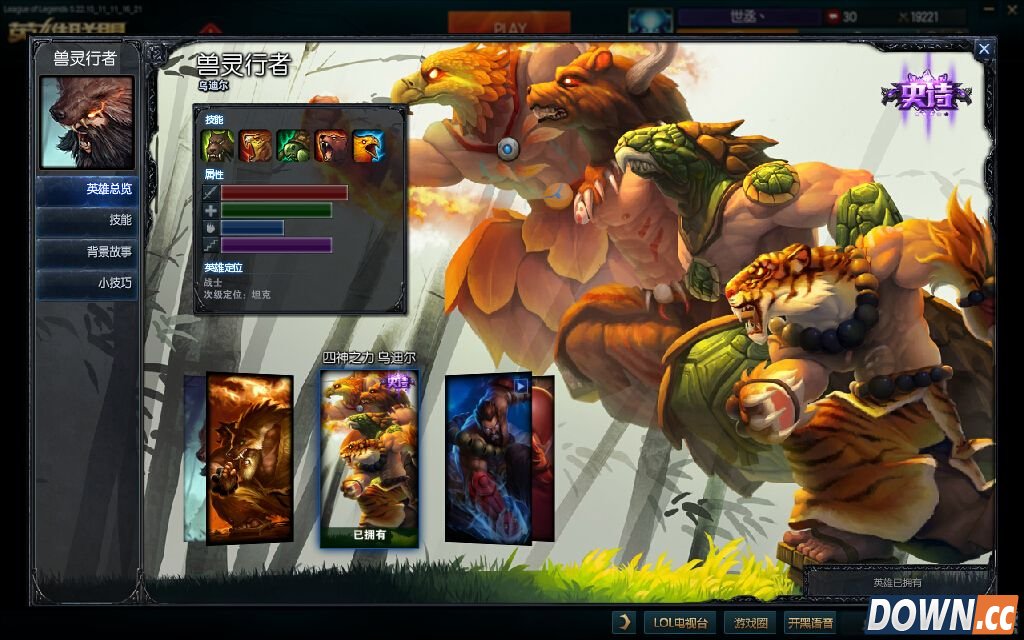Select the phoenix stance ability icon
The width and height of the screenshot is (1024, 640).
[x=368, y=146]
